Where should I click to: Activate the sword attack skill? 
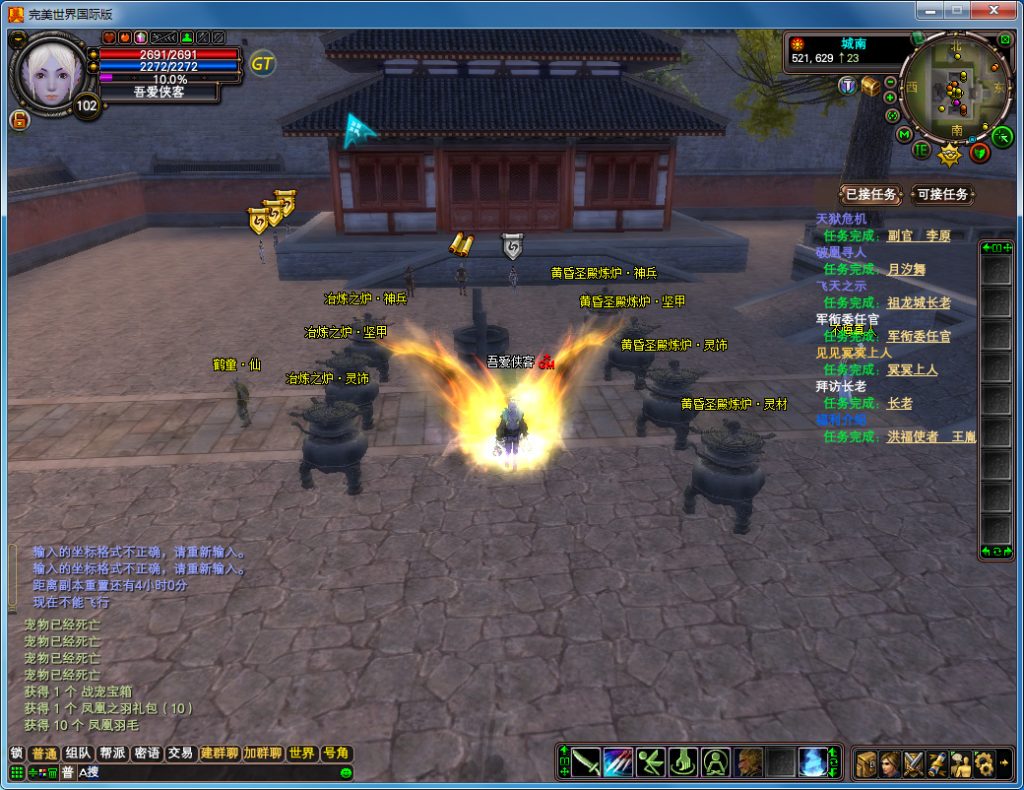tap(586, 762)
